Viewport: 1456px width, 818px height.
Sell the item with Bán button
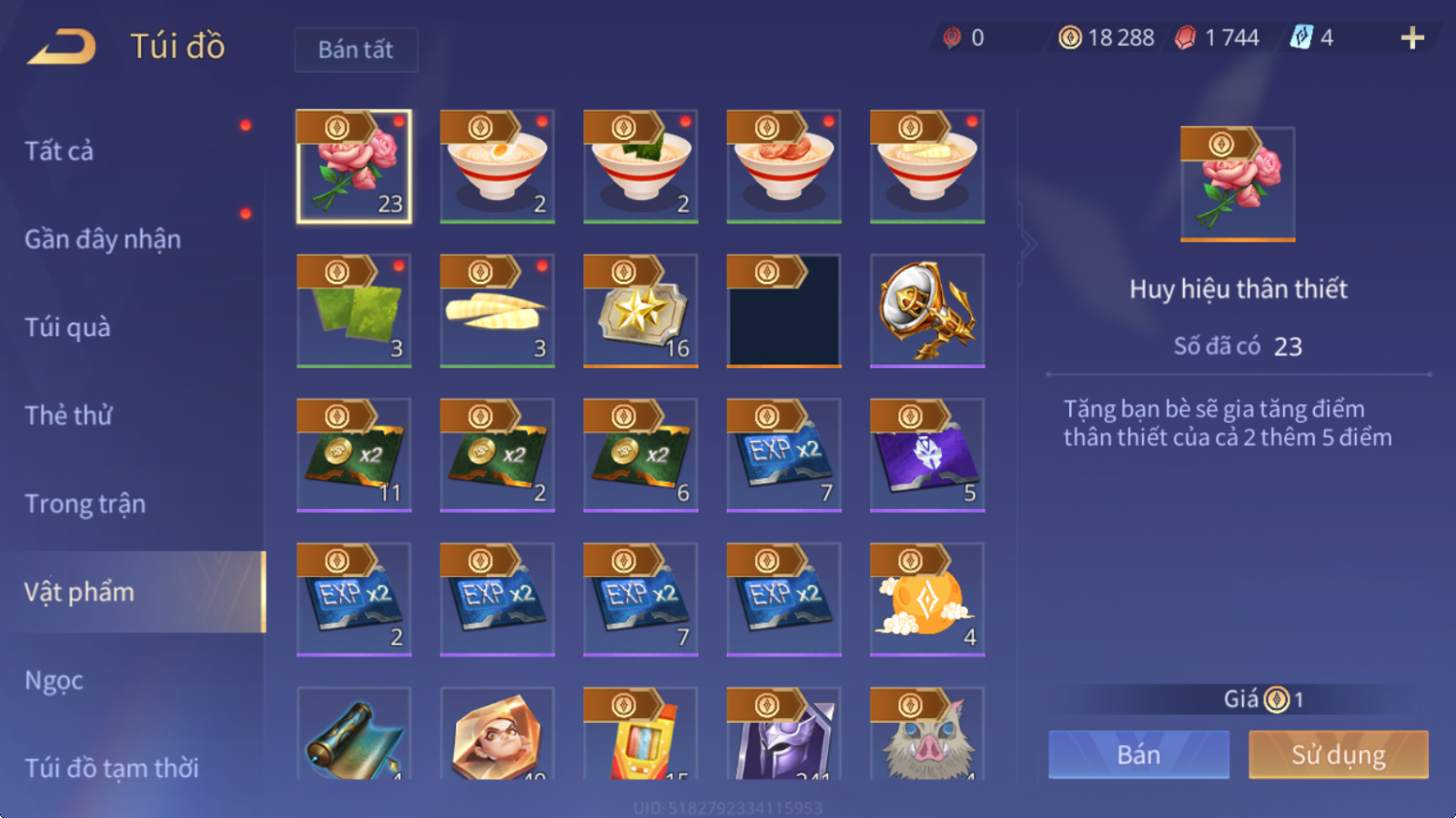click(x=1138, y=755)
